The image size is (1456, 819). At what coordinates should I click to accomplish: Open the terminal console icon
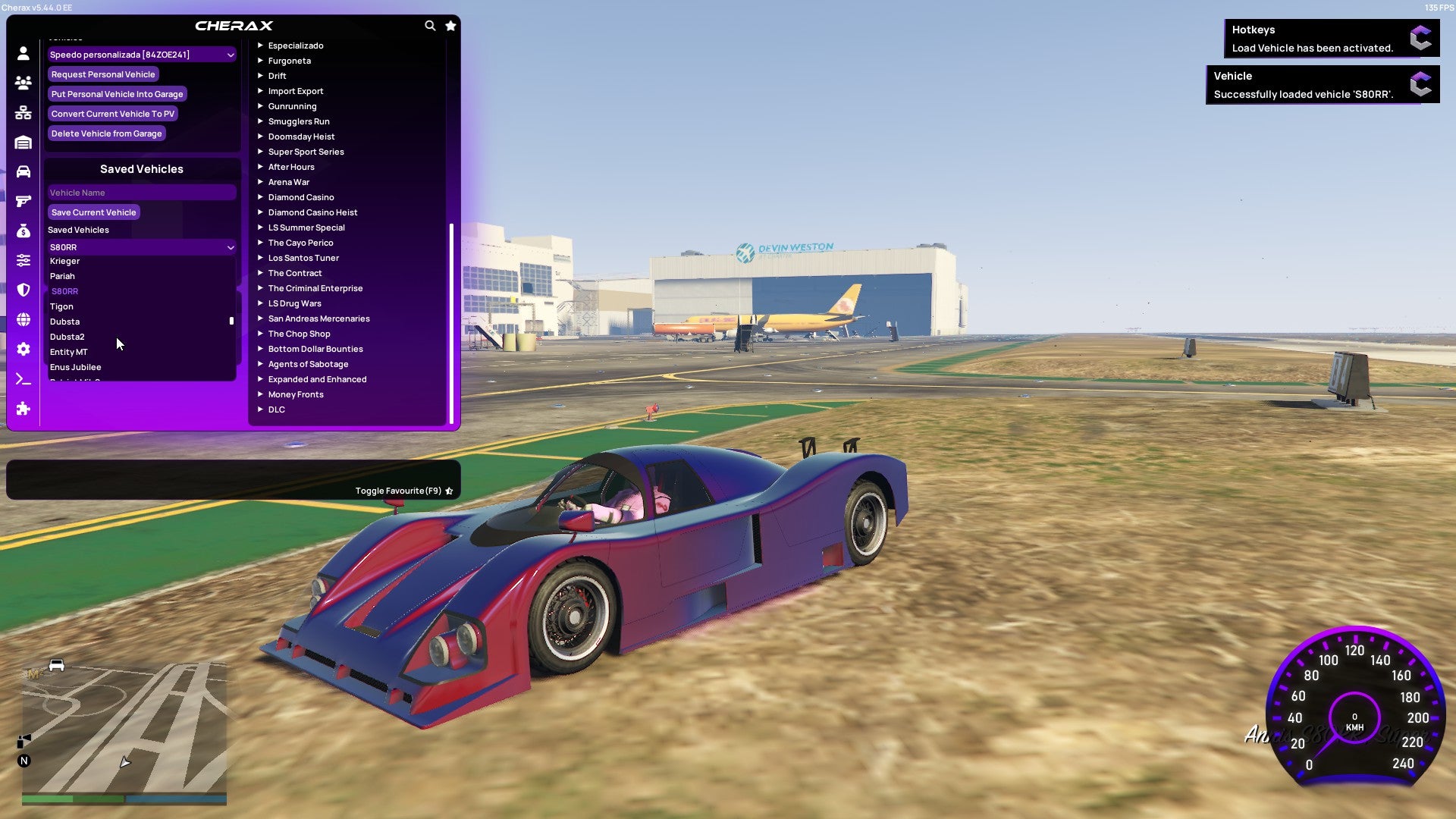click(x=23, y=378)
